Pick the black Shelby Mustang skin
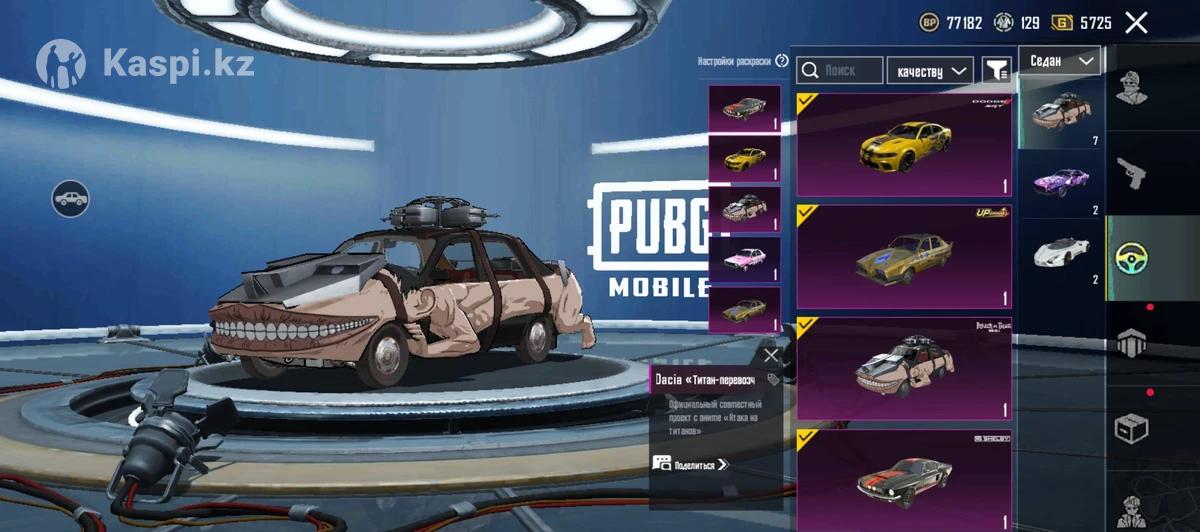This screenshot has height=532, width=1200. point(904,478)
